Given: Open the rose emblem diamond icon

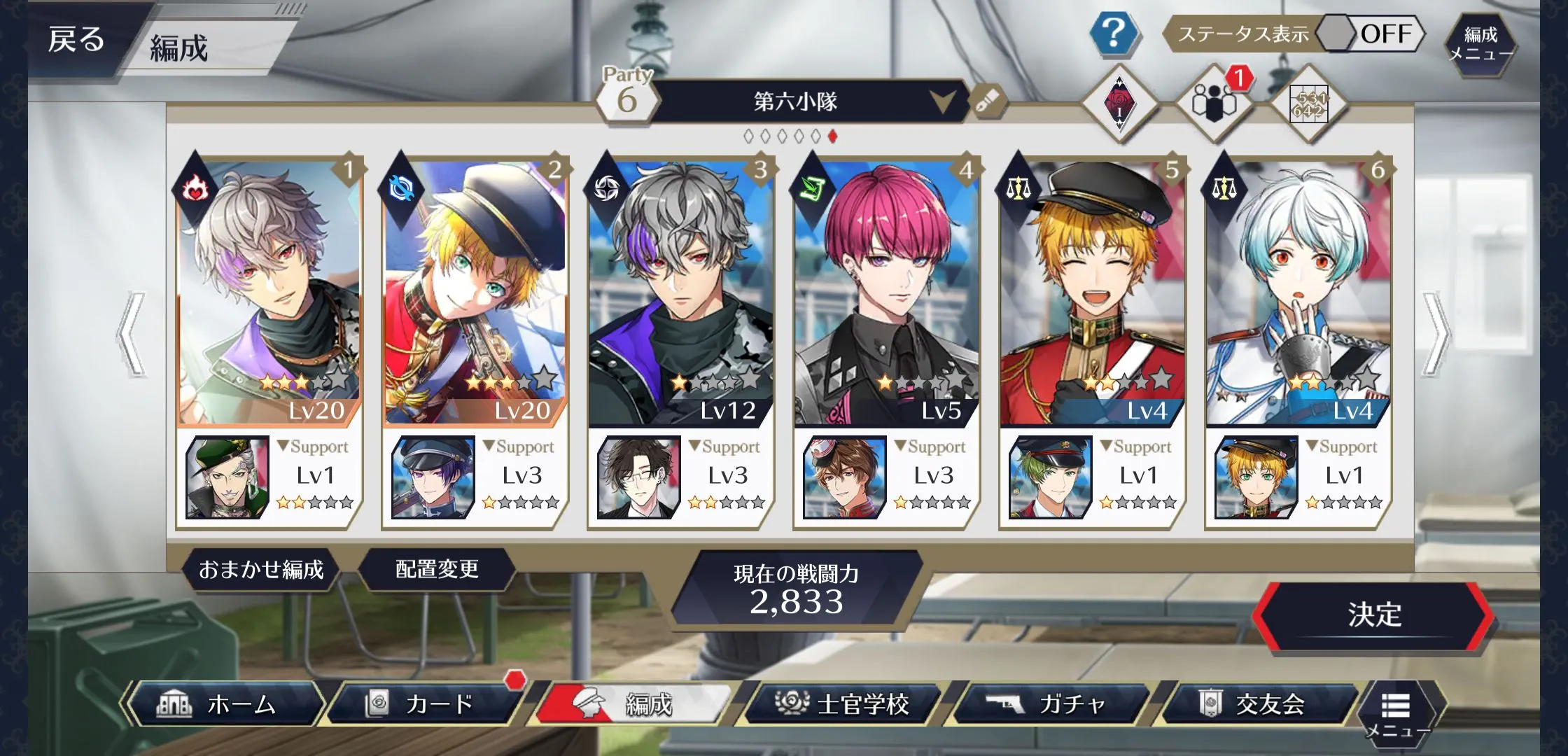Looking at the screenshot, I should point(1119,103).
